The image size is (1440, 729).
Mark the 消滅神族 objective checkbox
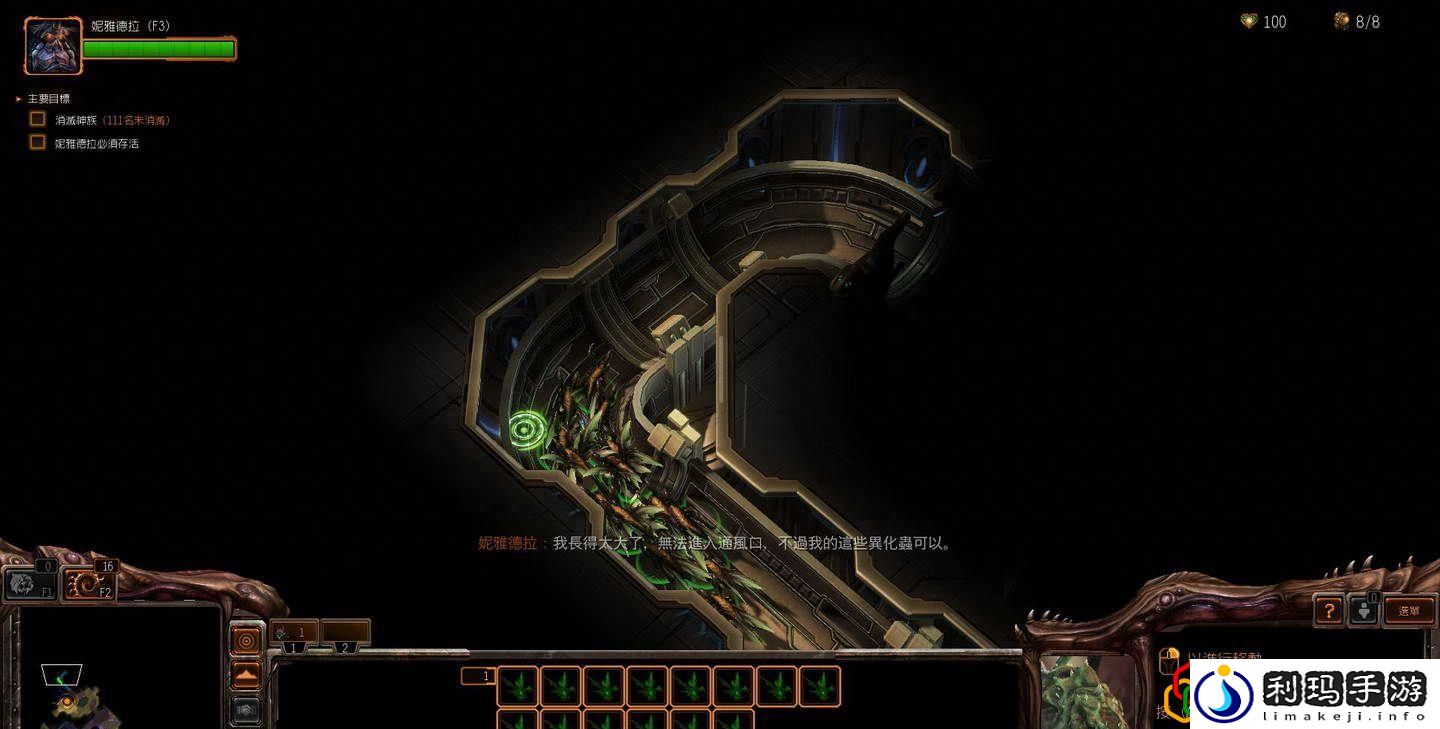(x=37, y=118)
